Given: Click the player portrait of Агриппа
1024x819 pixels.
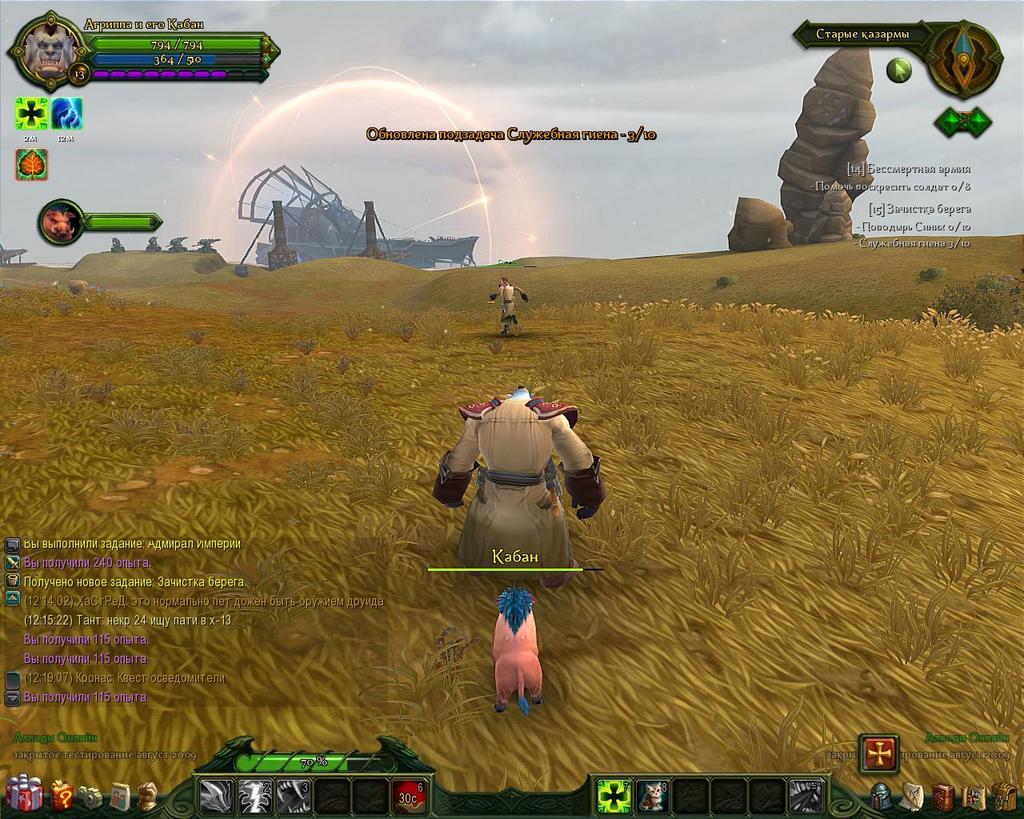Looking at the screenshot, I should 45,50.
